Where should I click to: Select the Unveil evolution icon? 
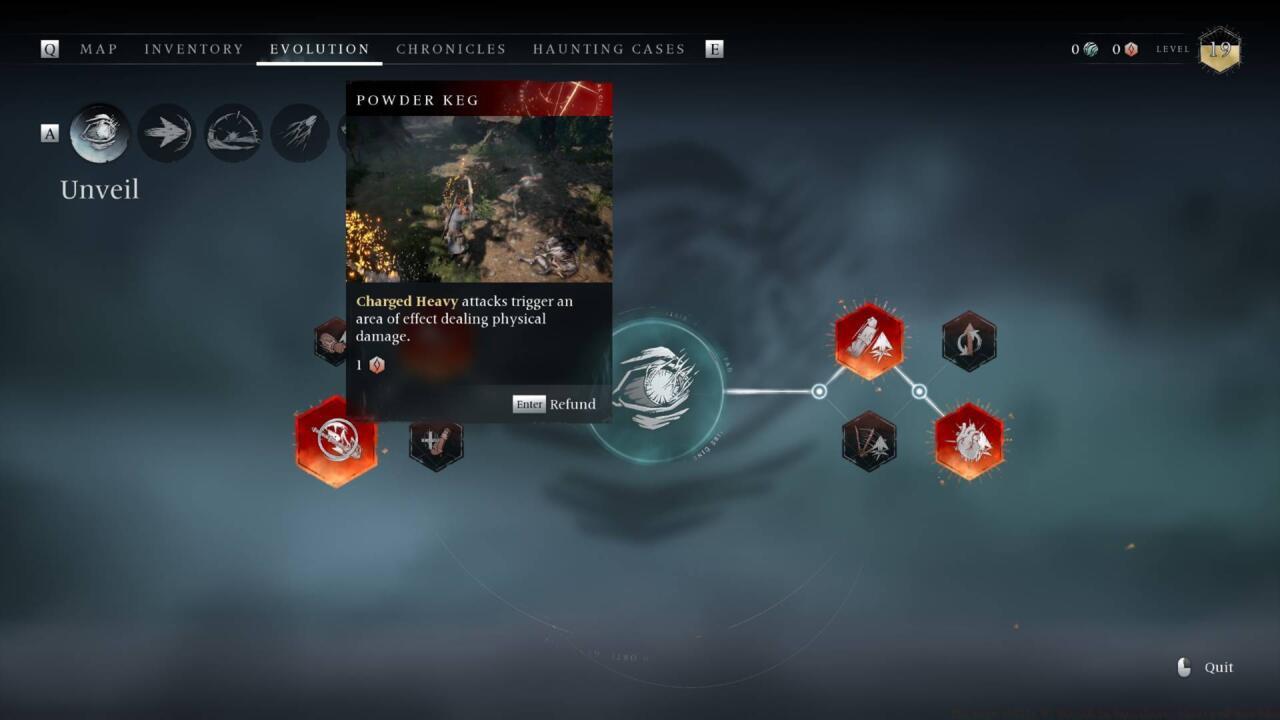coord(99,133)
